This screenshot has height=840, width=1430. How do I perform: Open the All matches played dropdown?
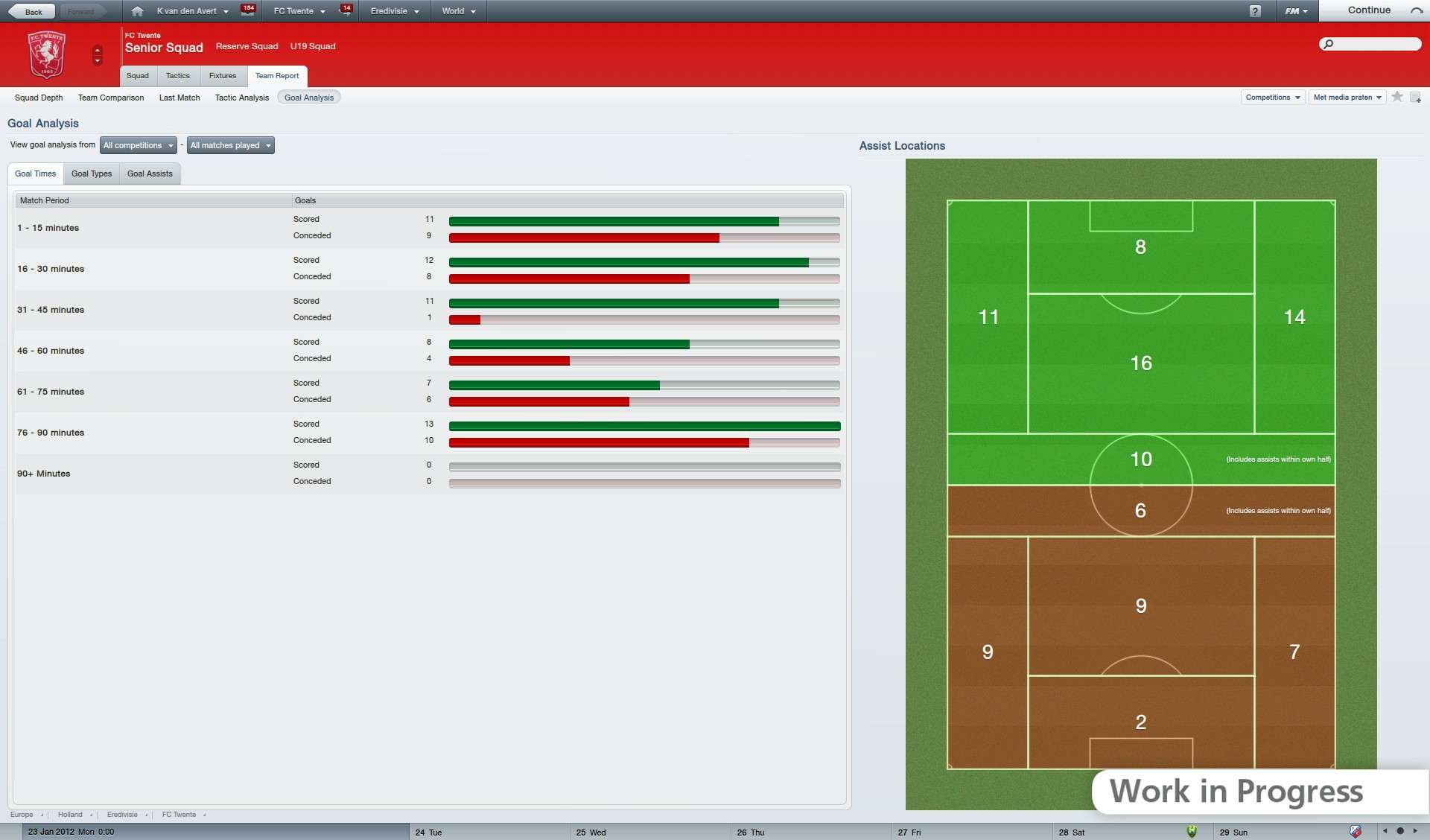click(230, 145)
